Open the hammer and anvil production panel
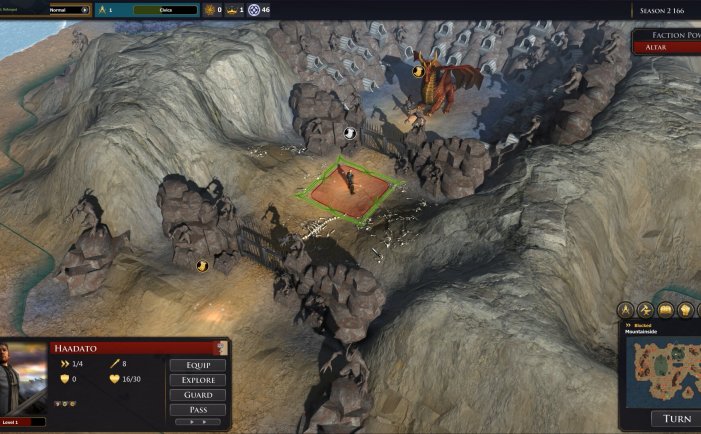This screenshot has height=434, width=701. click(x=646, y=310)
